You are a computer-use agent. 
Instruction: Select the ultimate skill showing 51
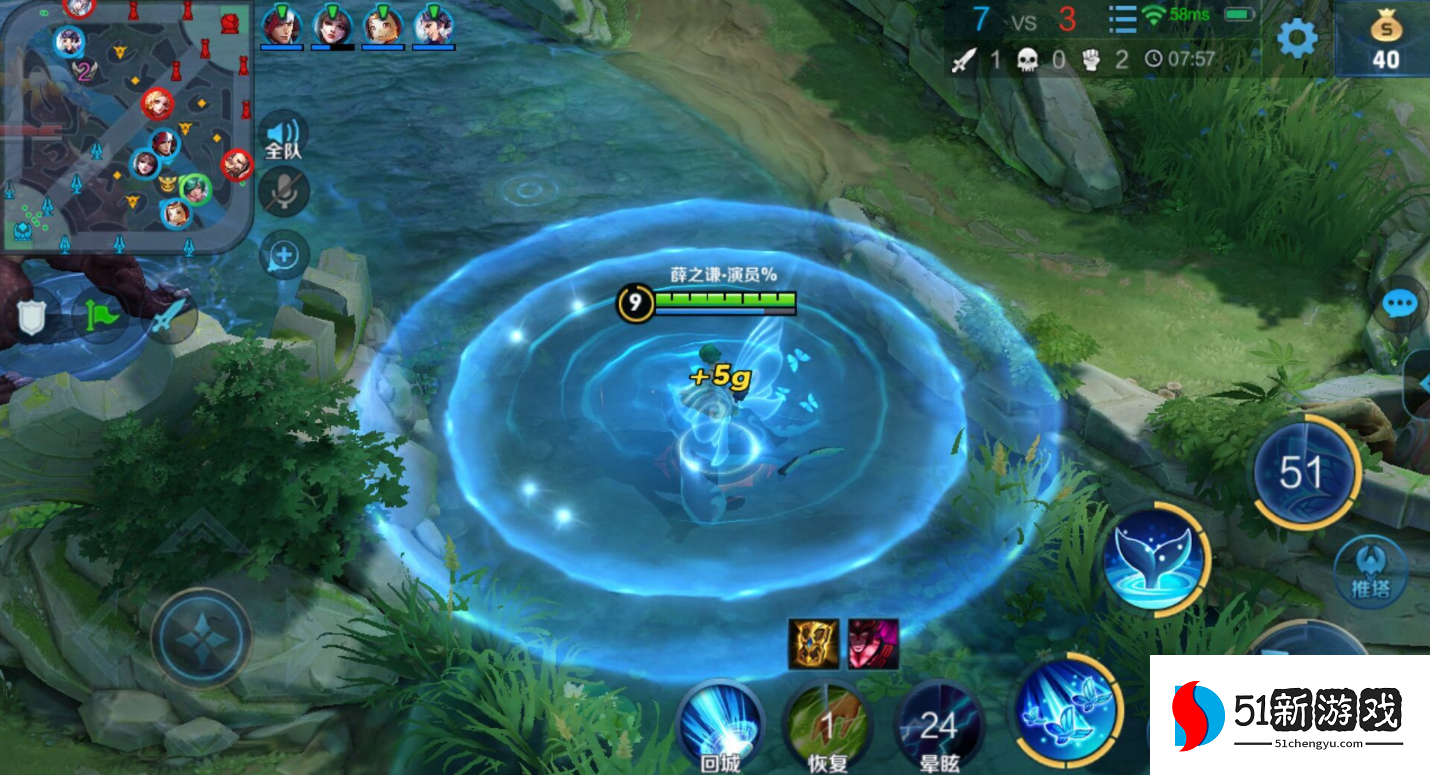pyautogui.click(x=1305, y=472)
